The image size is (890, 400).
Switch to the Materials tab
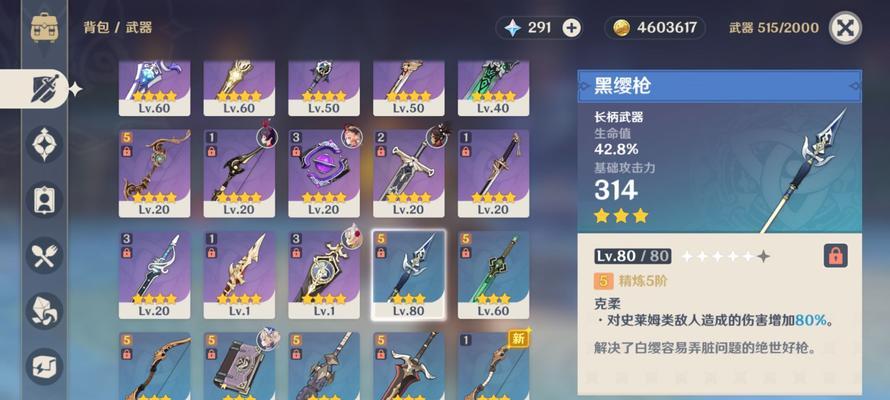[44, 311]
